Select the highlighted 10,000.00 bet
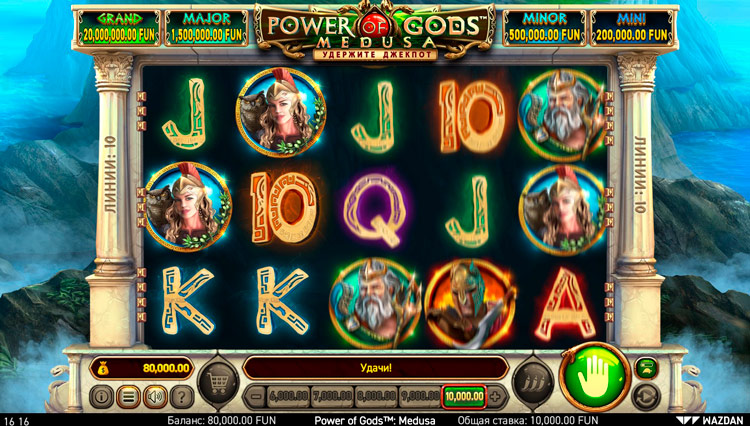 tap(464, 396)
